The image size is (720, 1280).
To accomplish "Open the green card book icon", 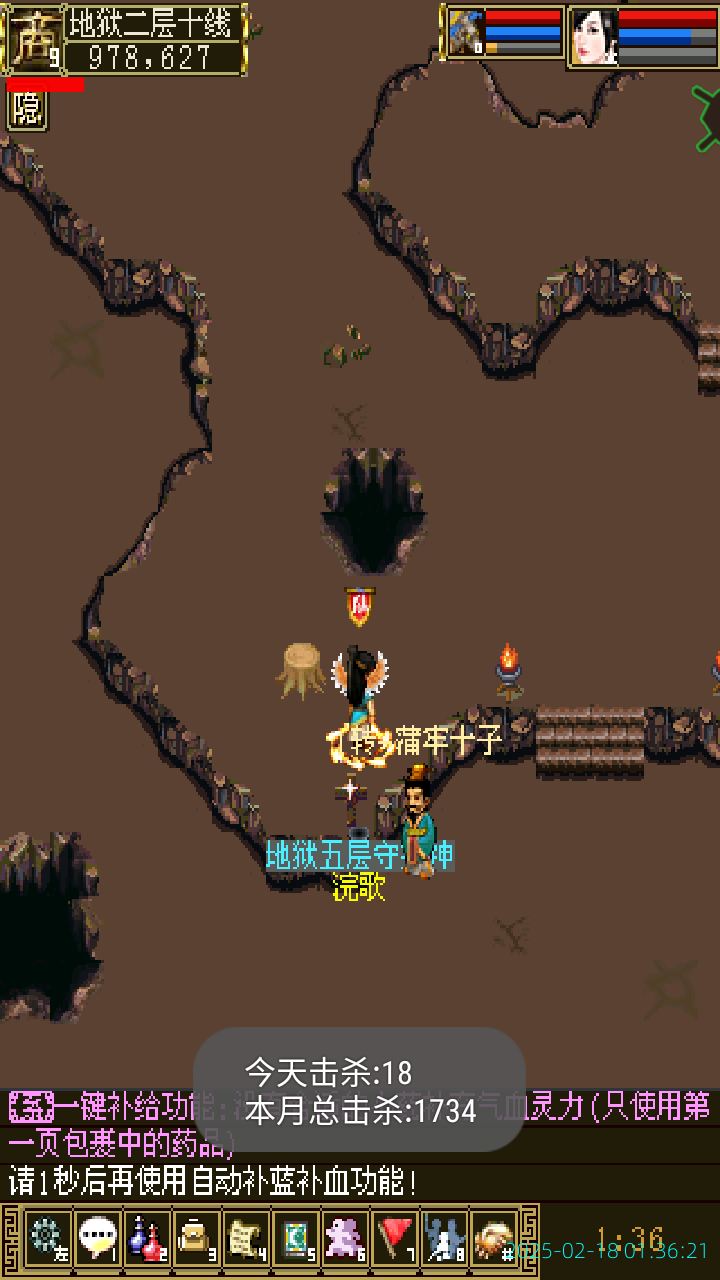I will point(295,1238).
